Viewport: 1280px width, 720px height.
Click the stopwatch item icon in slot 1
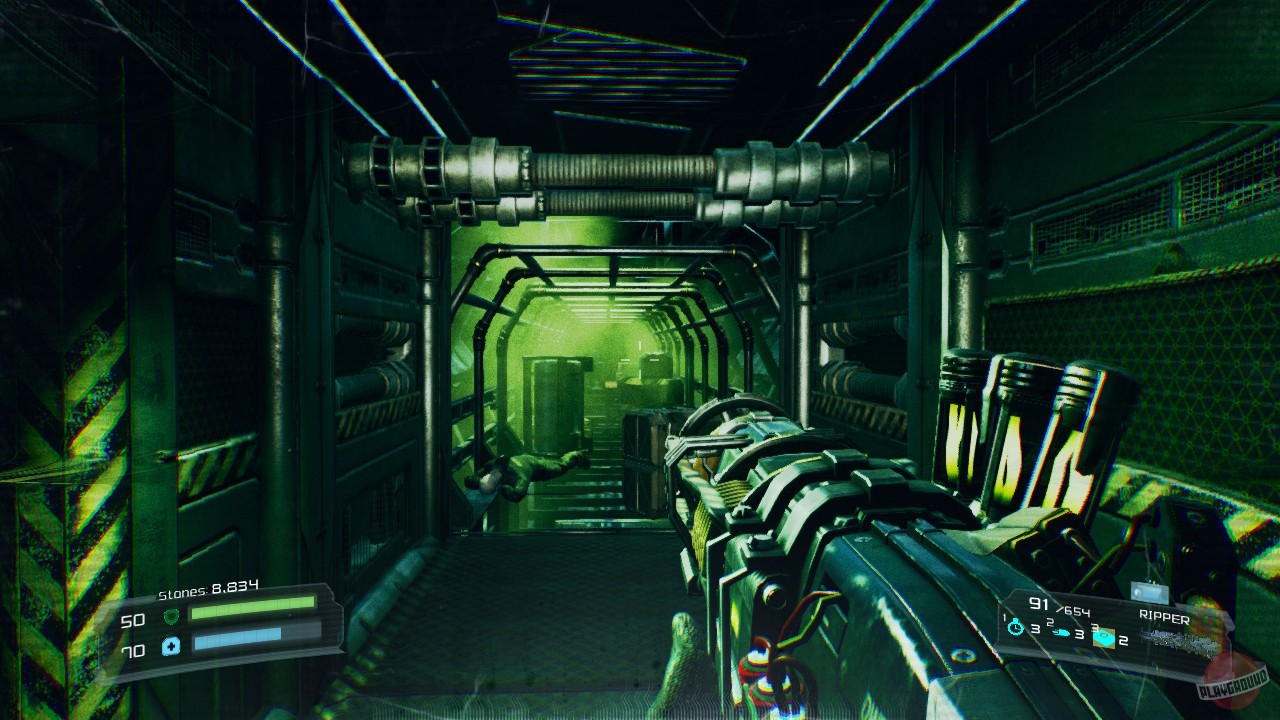point(1014,627)
